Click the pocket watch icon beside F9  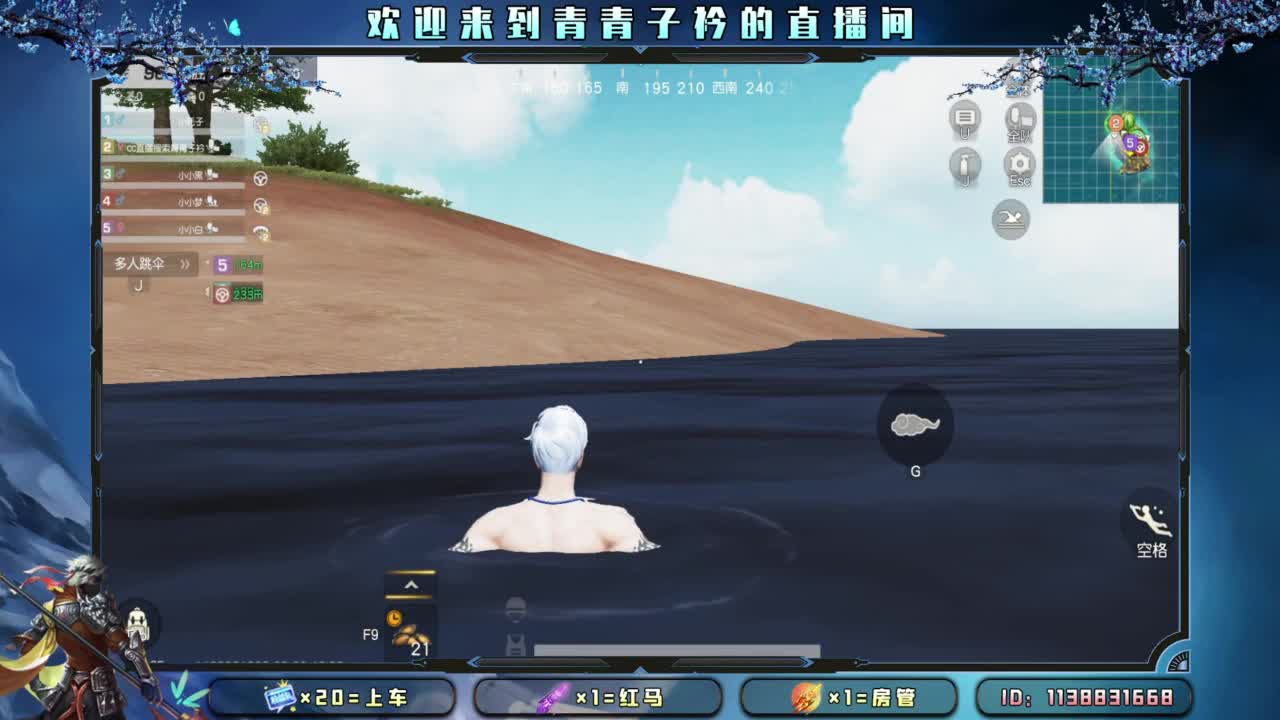click(394, 618)
